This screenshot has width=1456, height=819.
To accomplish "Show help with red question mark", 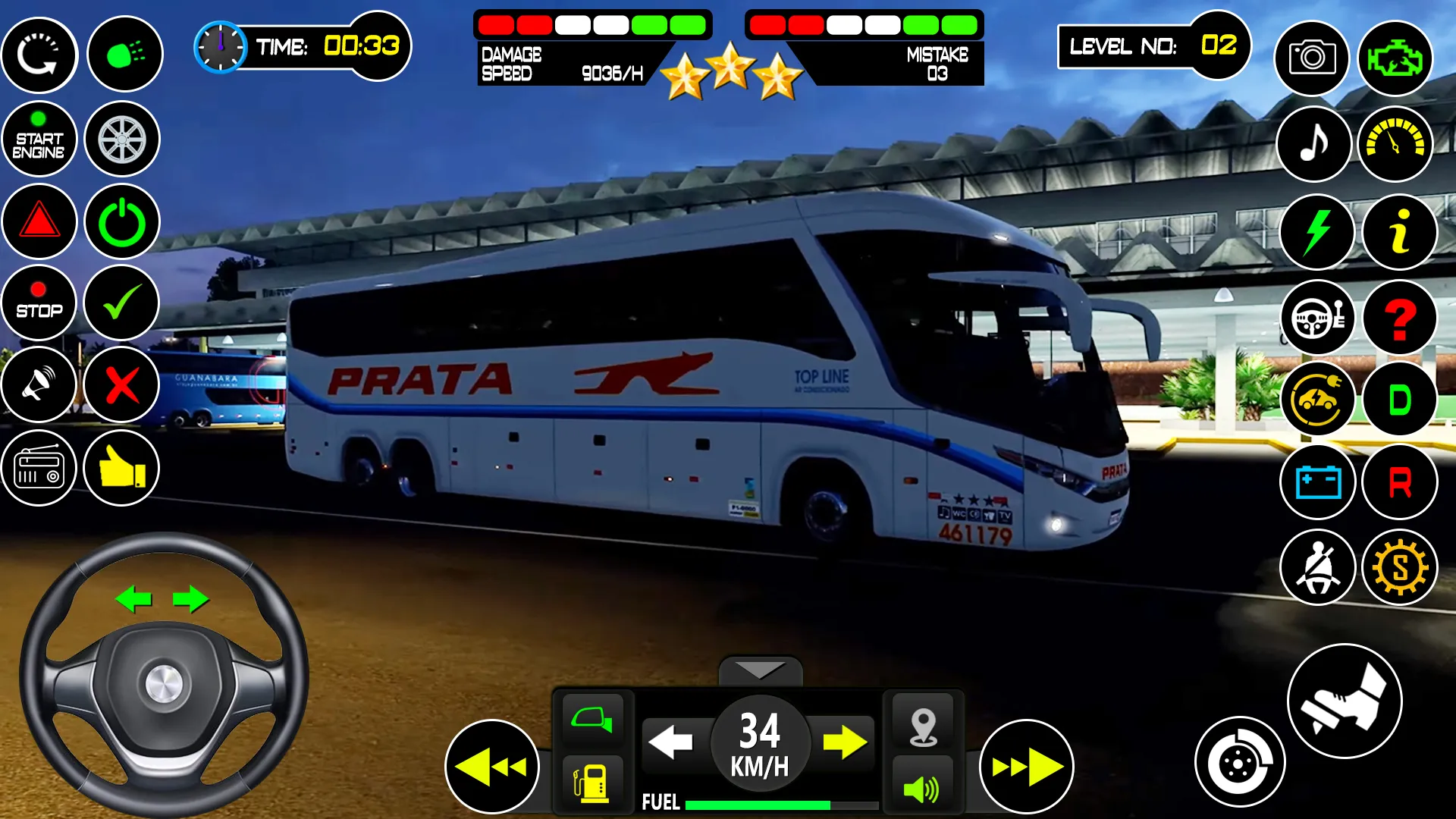I will click(x=1399, y=318).
